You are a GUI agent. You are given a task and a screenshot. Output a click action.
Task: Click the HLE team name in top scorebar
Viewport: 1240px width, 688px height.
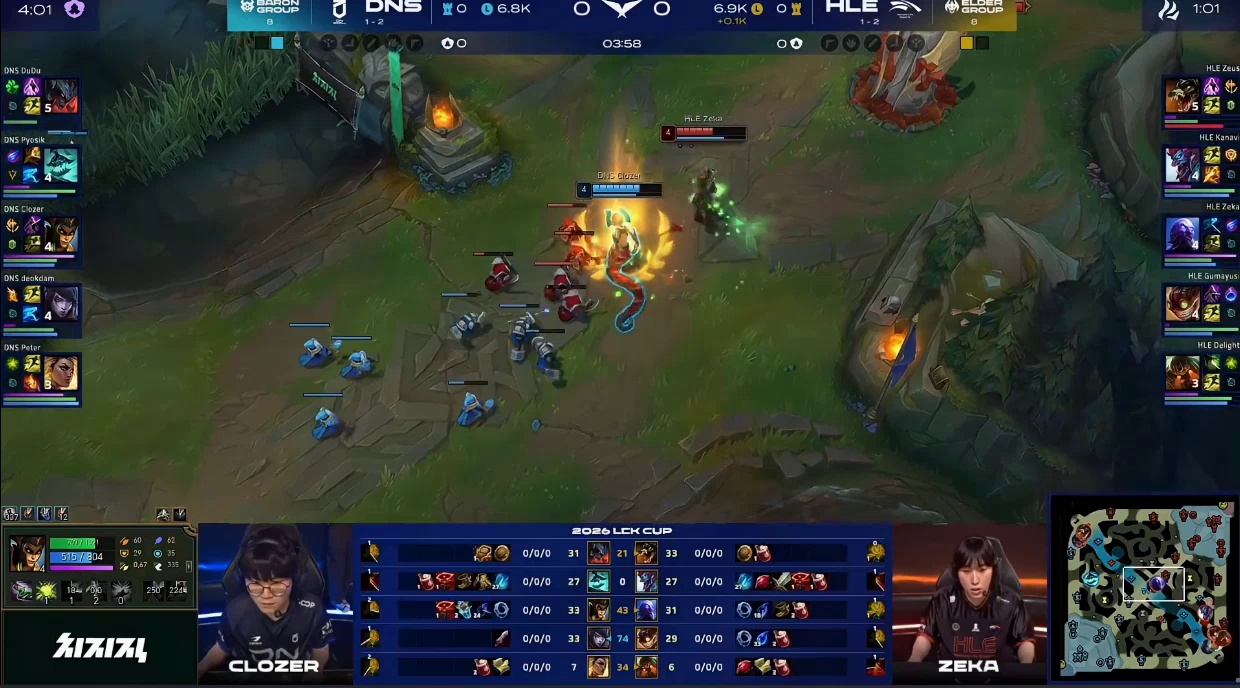click(x=852, y=8)
